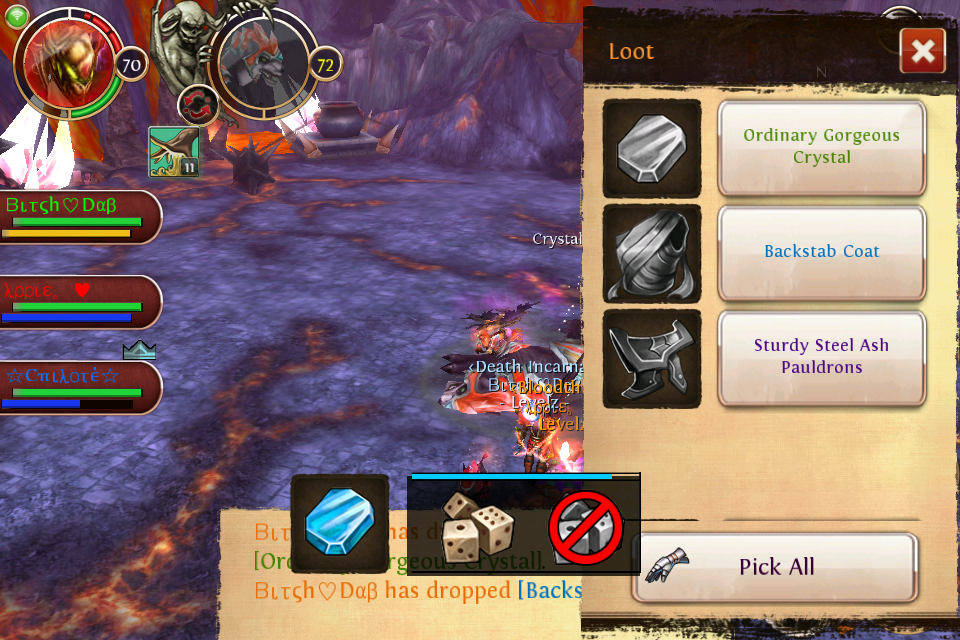
Task: Loot the Sturdy Steel Ash Pauldrons
Action: tap(821, 357)
